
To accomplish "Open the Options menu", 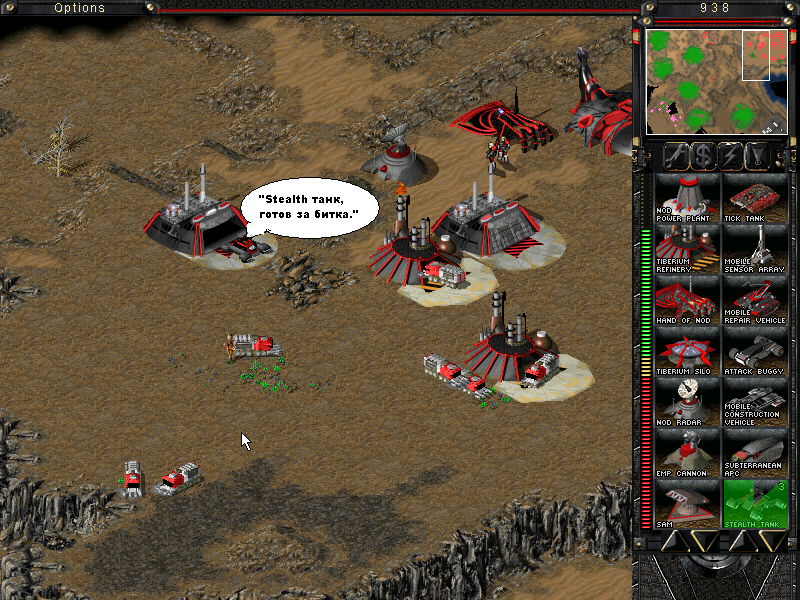I will pyautogui.click(x=80, y=8).
